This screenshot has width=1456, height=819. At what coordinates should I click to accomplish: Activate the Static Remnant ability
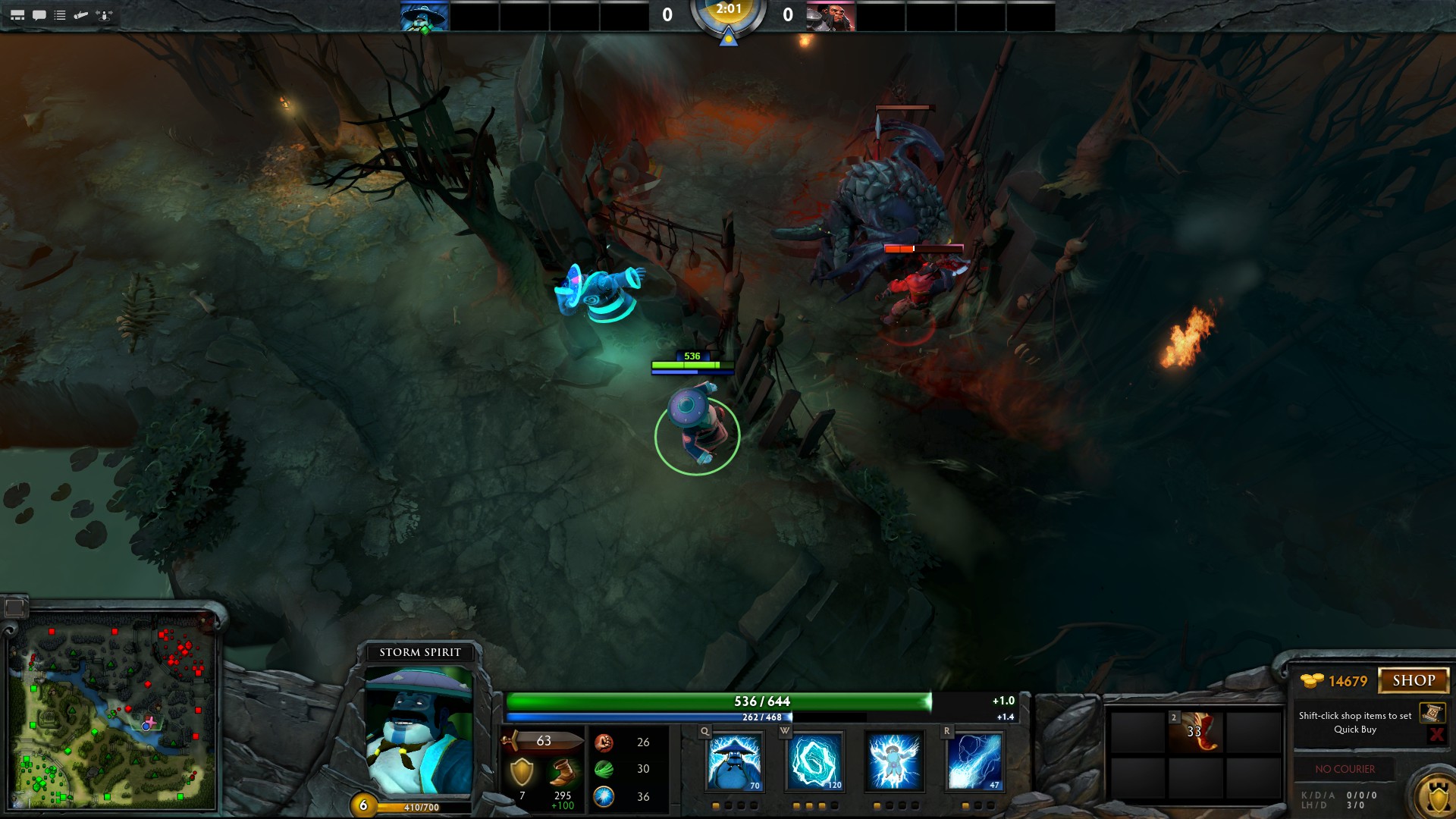pos(734,761)
